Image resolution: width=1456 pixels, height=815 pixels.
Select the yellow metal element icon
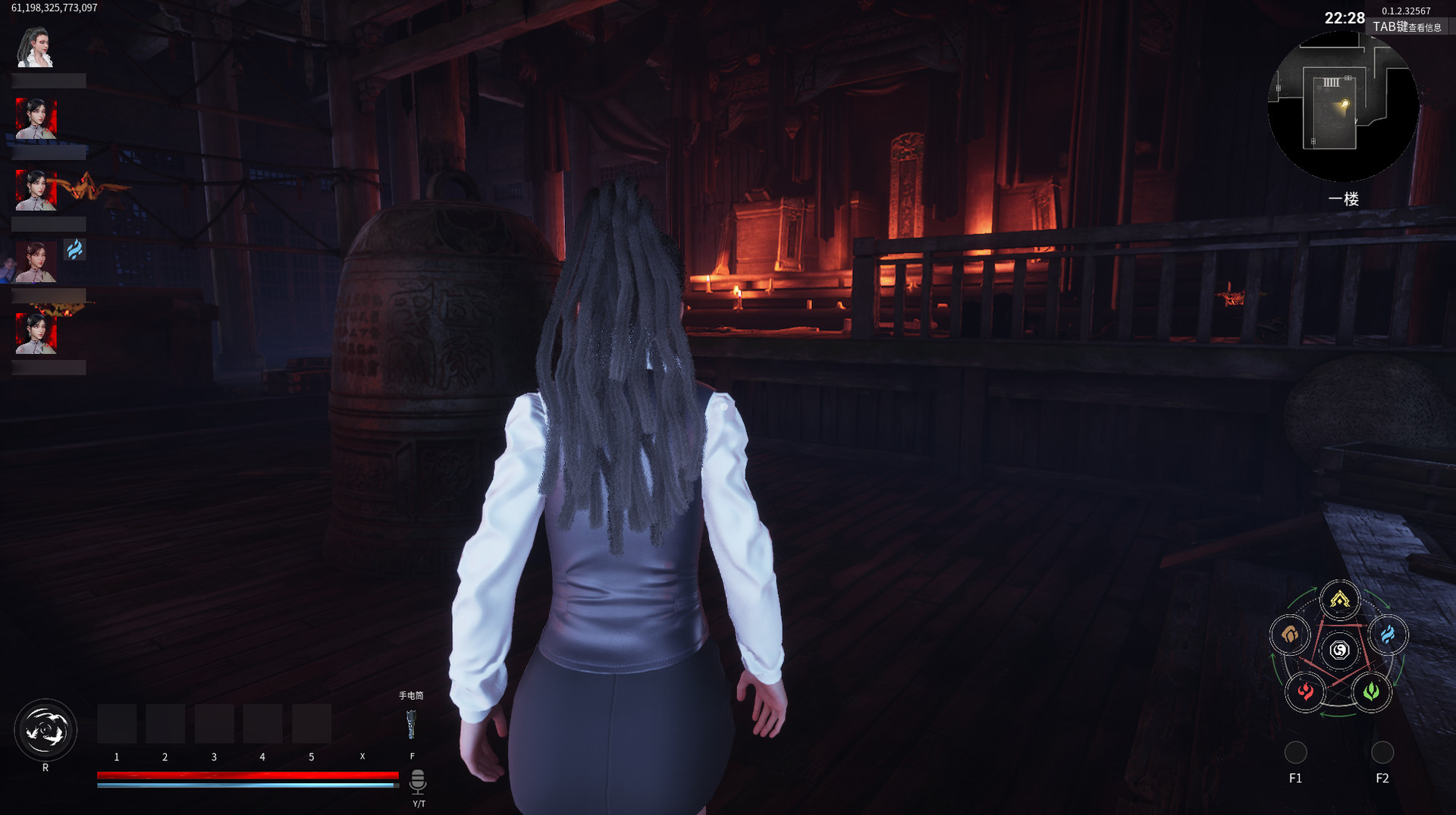click(x=1341, y=601)
